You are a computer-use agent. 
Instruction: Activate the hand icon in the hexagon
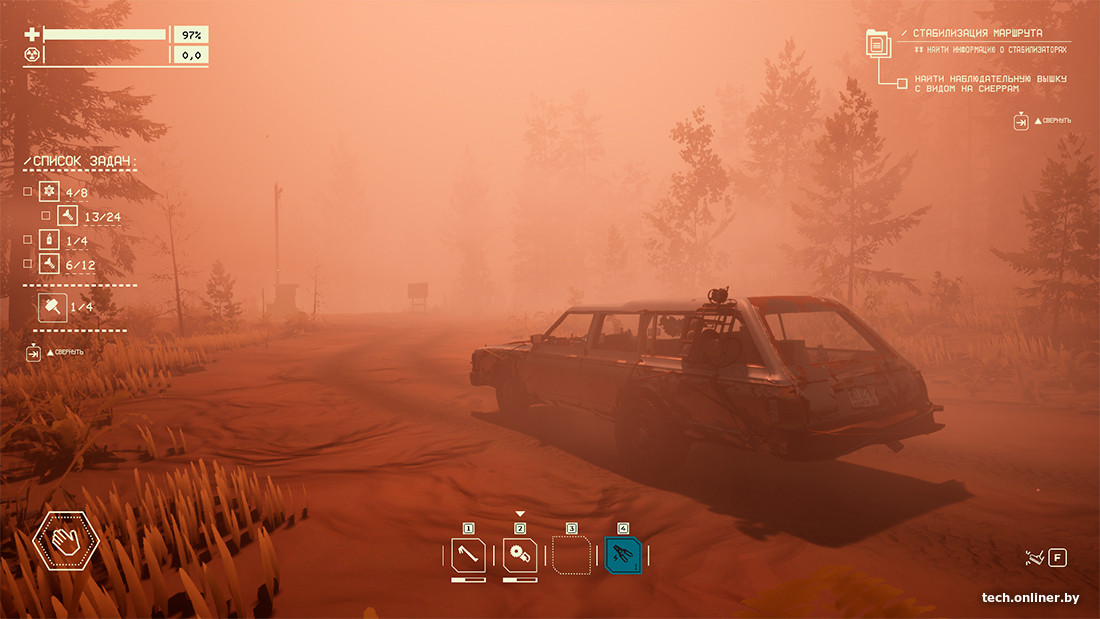click(x=66, y=541)
